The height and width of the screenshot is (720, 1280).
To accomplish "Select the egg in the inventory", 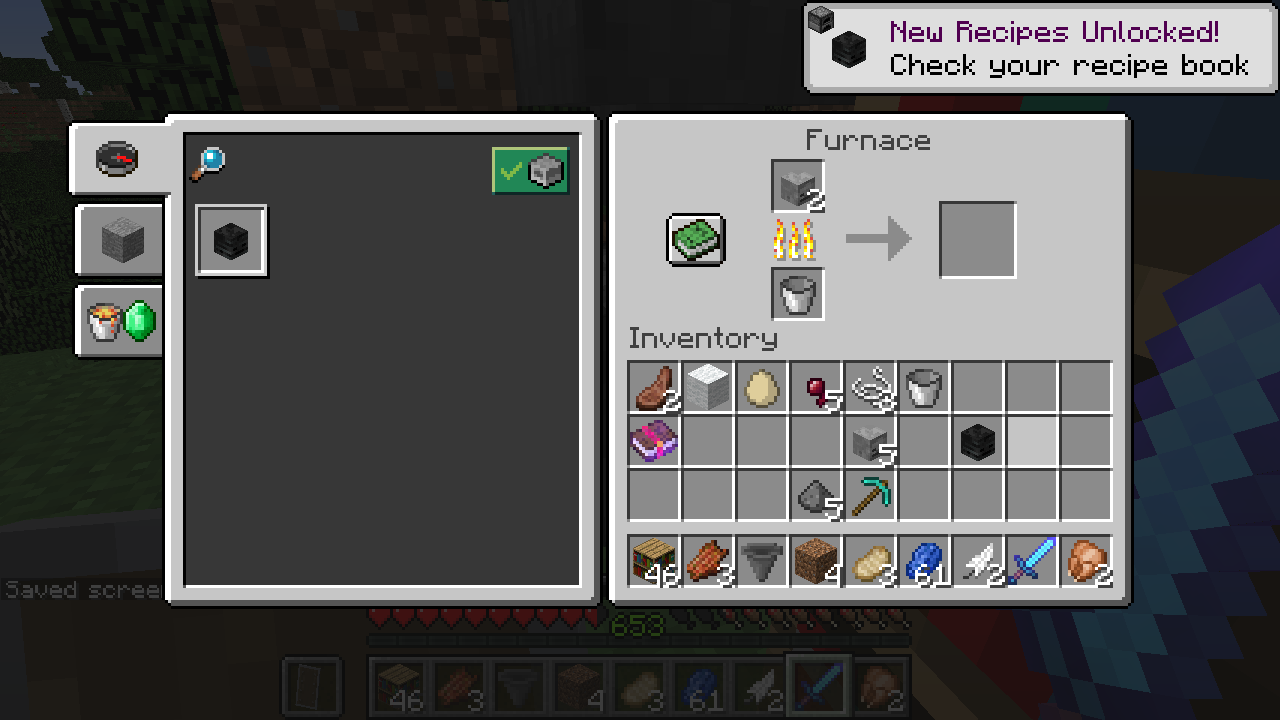I will tap(762, 387).
